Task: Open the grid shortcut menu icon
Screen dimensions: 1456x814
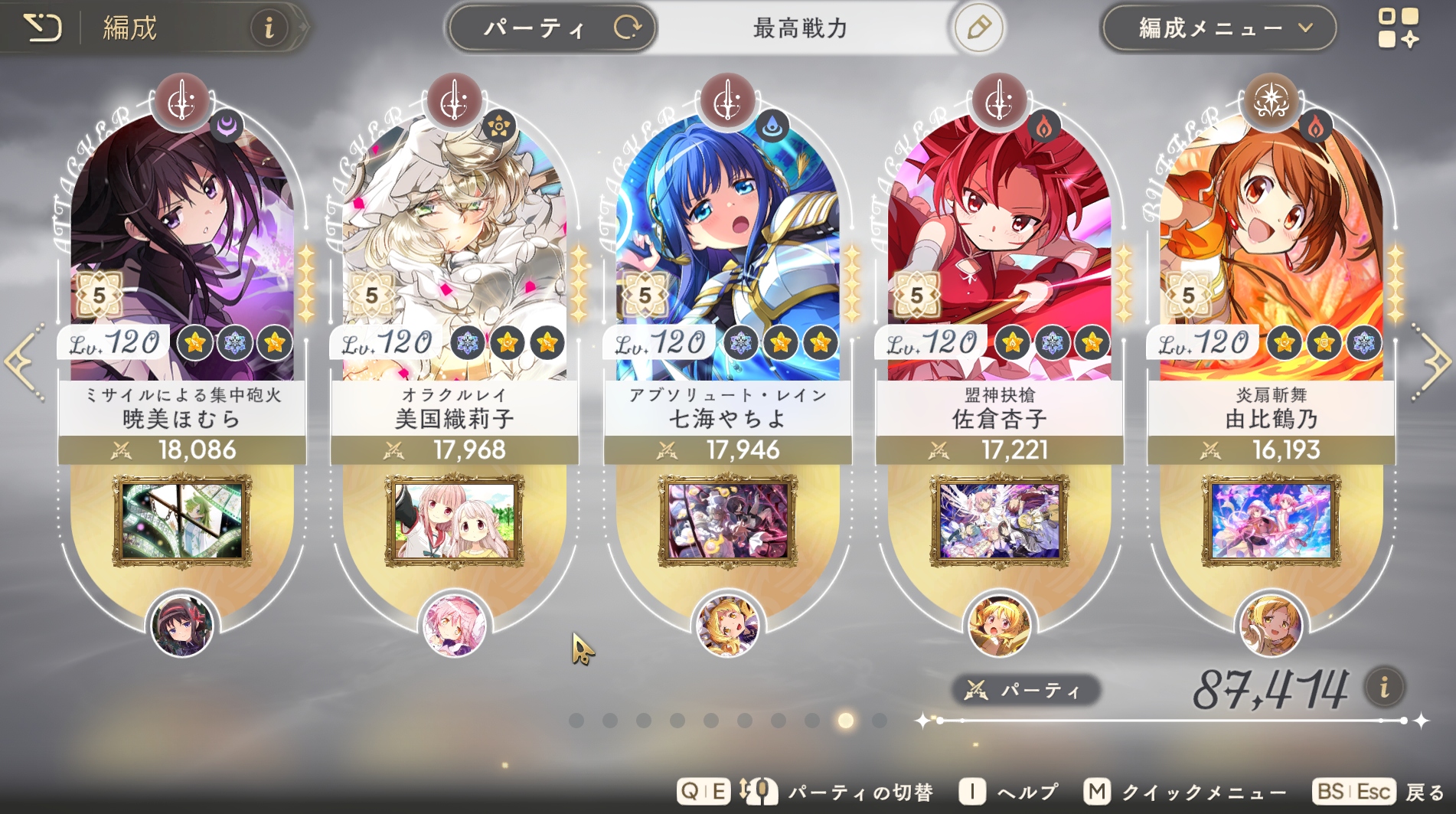Action: point(1398,28)
